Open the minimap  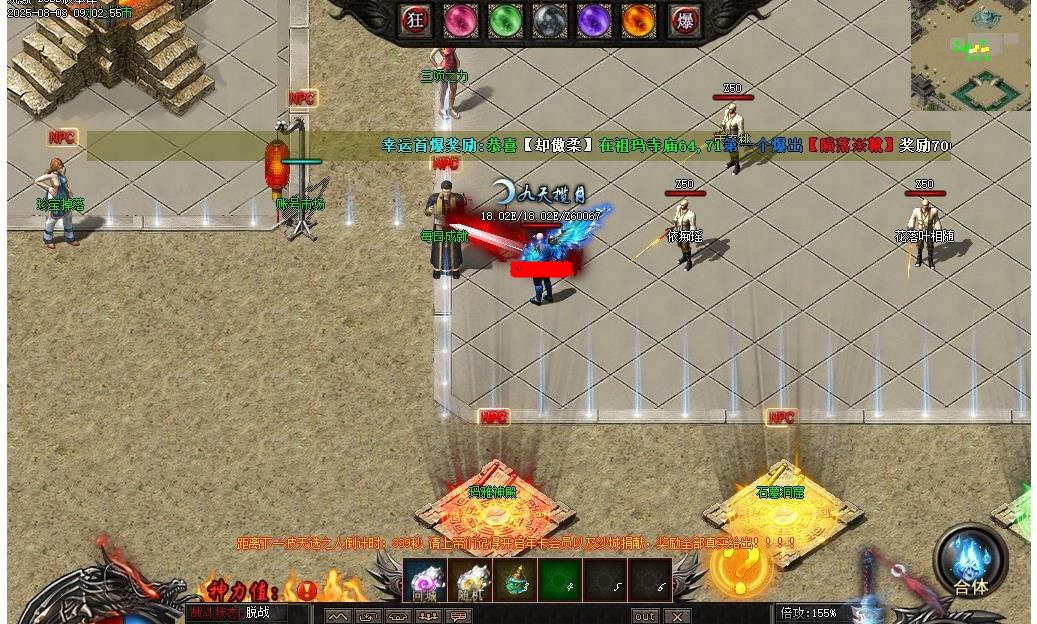point(970,55)
